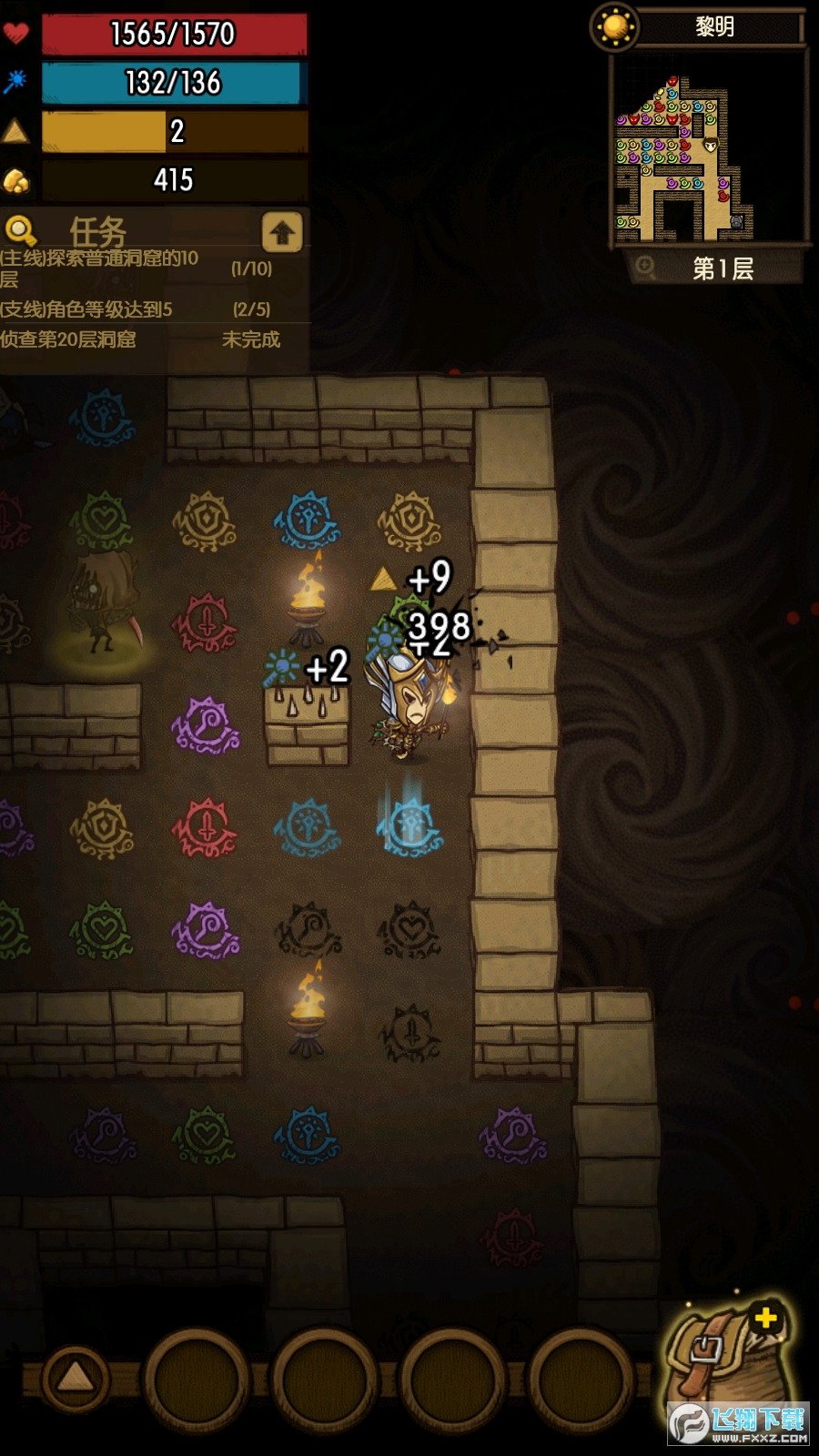
Task: Tap the triangle button on the bottom bar
Action: (76, 1378)
